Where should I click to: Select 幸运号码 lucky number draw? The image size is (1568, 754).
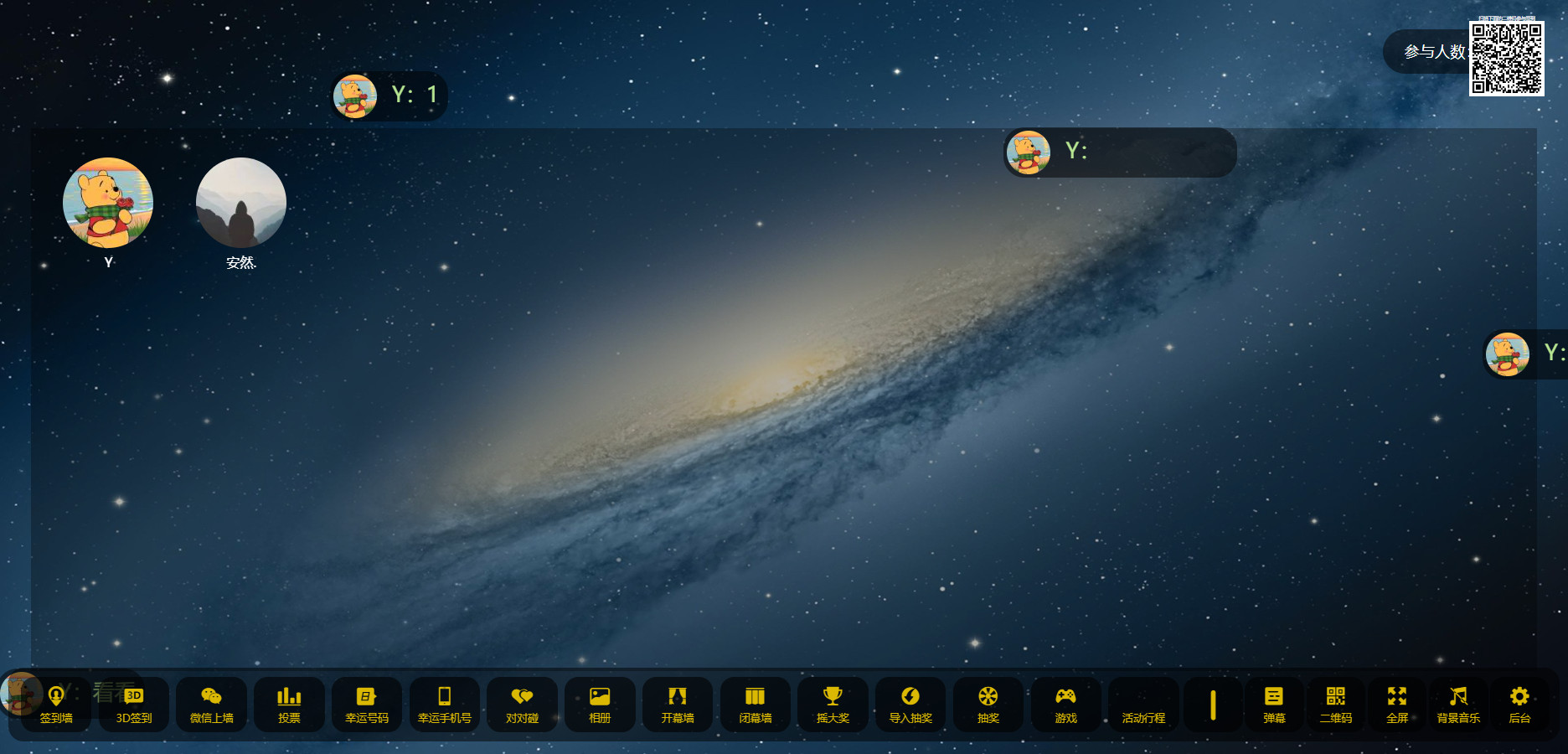tap(367, 705)
